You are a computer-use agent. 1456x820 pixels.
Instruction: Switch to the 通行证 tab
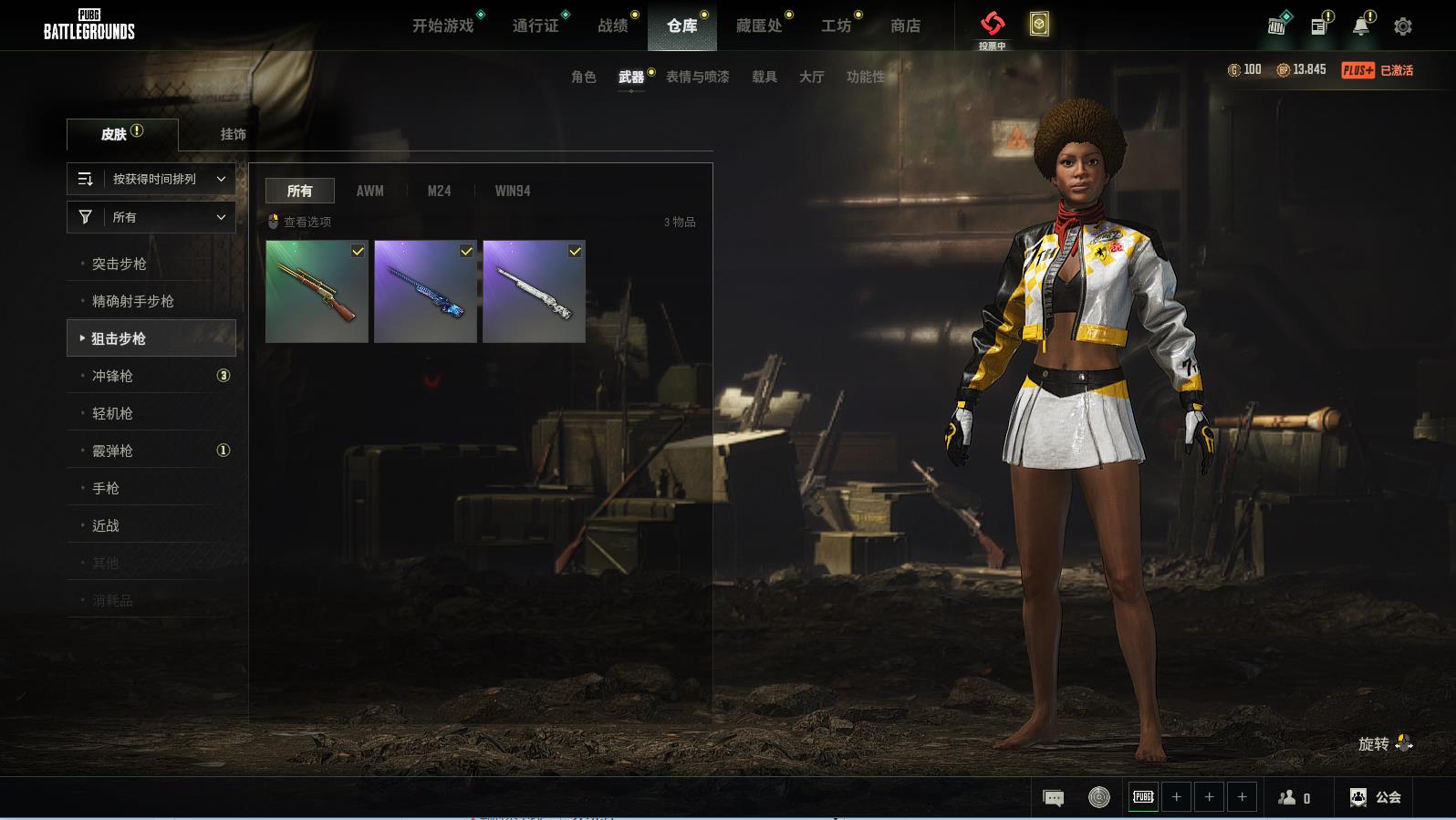click(536, 26)
